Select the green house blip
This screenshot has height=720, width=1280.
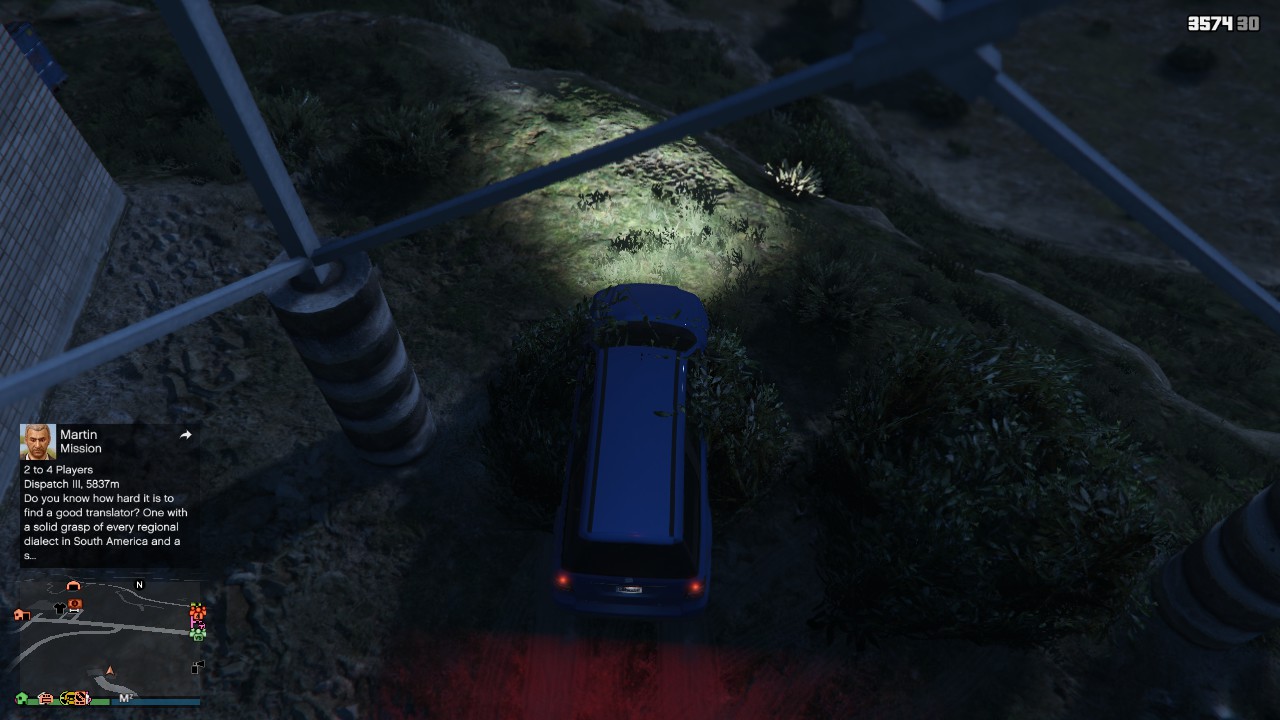[21, 697]
